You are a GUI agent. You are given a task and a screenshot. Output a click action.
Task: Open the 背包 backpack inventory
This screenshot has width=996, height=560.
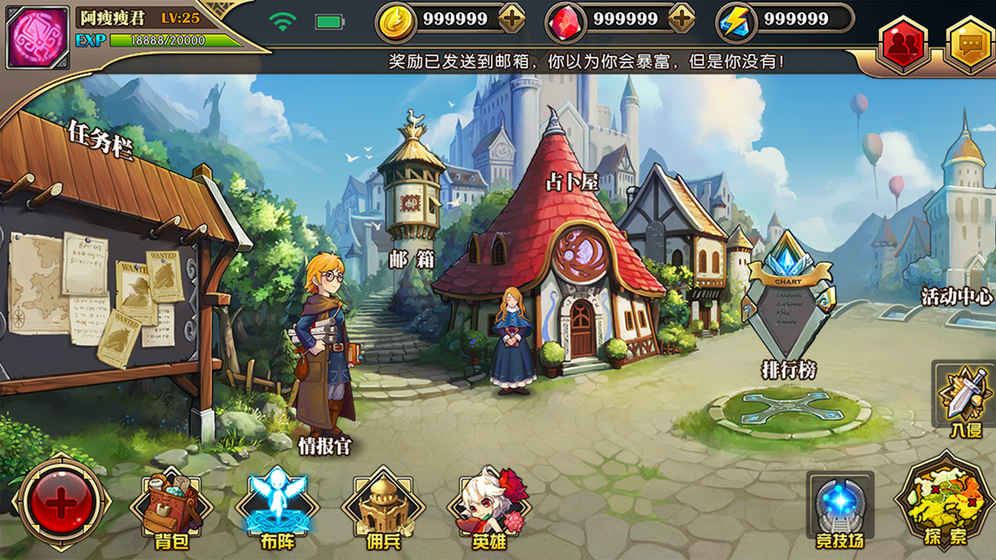click(x=170, y=505)
